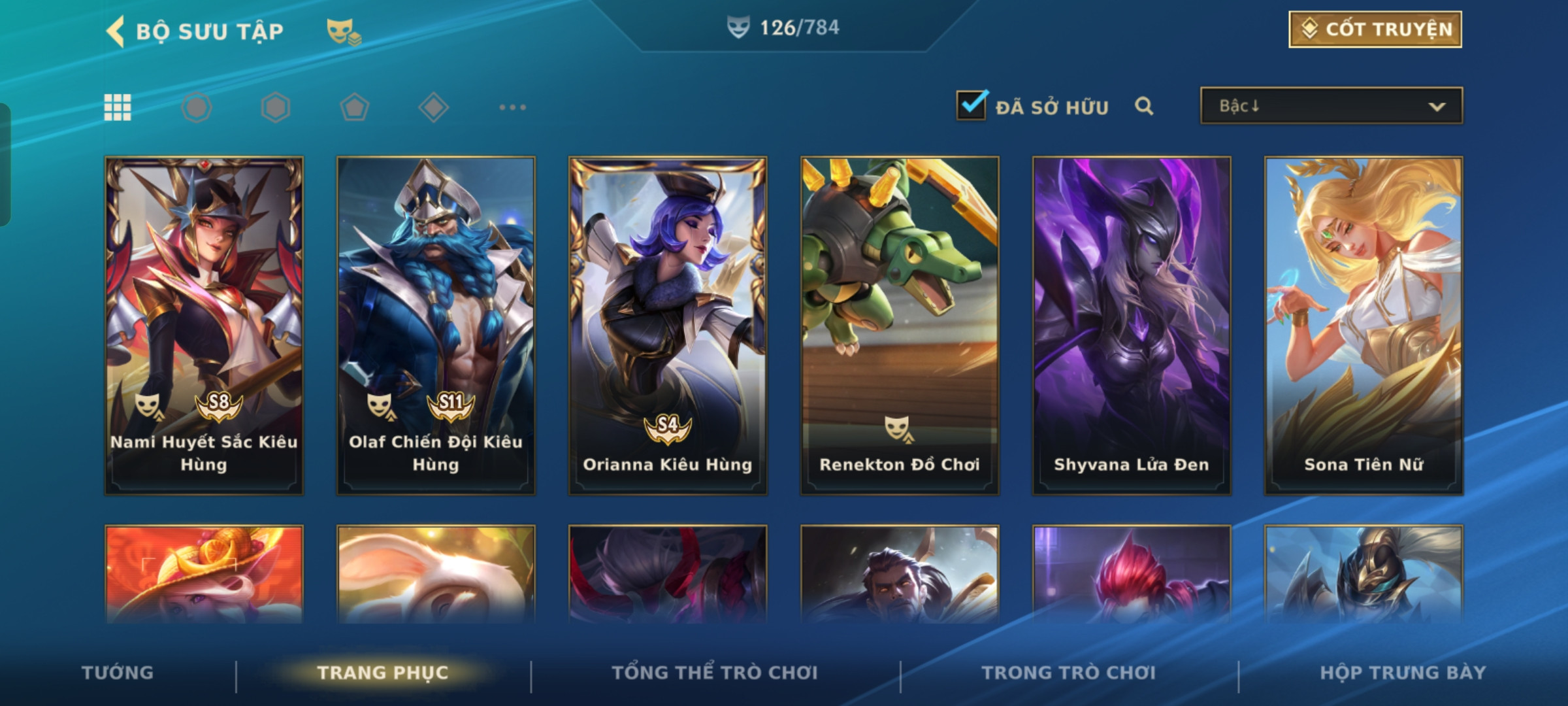Select Nami Huyết Sắc Kiêu Hùng skin
1568x706 pixels.
[x=204, y=325]
